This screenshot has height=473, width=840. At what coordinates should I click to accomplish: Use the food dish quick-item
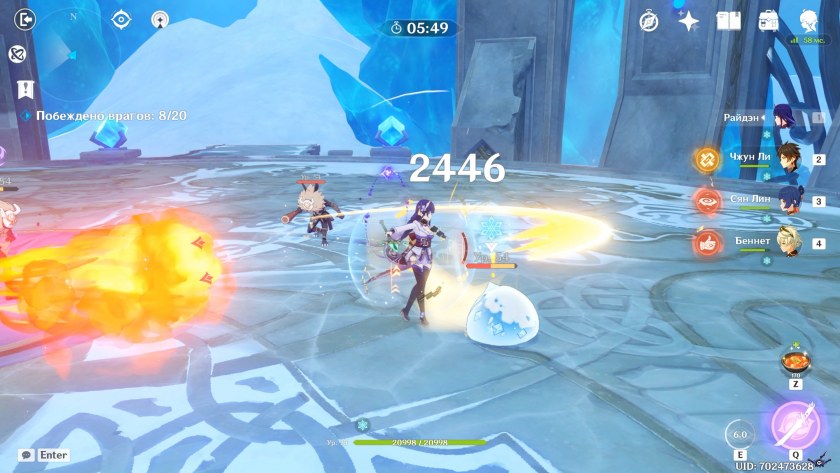click(x=794, y=360)
